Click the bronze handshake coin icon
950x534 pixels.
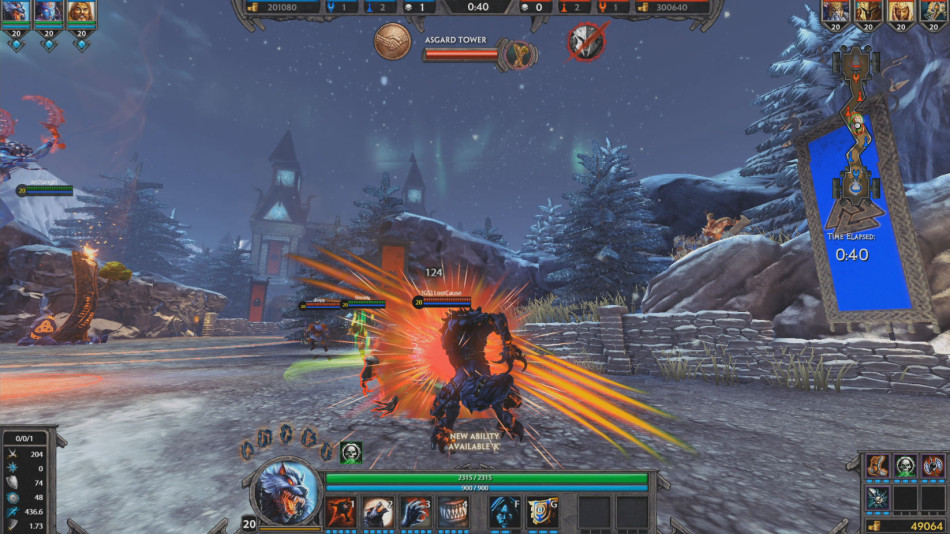[x=392, y=42]
